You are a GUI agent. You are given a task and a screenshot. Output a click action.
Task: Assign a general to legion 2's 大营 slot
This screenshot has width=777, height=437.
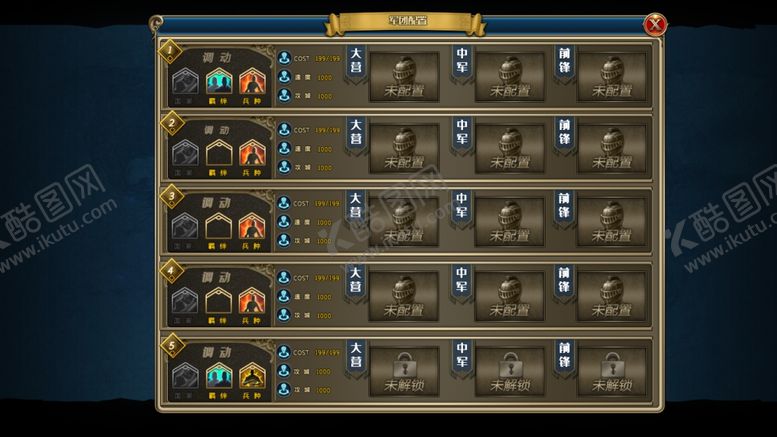pyautogui.click(x=404, y=150)
